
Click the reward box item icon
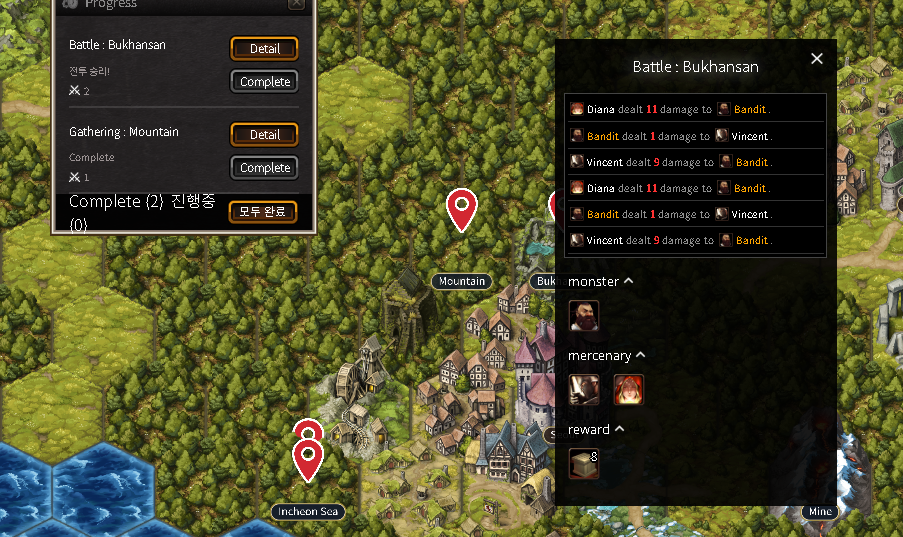tap(583, 463)
